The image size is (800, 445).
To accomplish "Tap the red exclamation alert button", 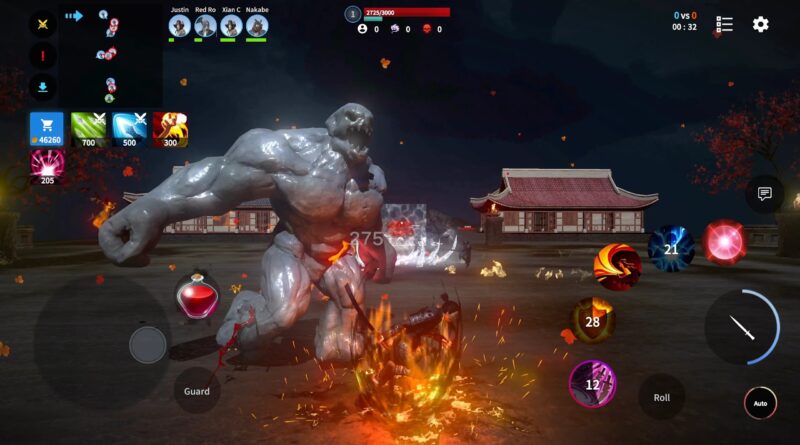I will pyautogui.click(x=43, y=56).
